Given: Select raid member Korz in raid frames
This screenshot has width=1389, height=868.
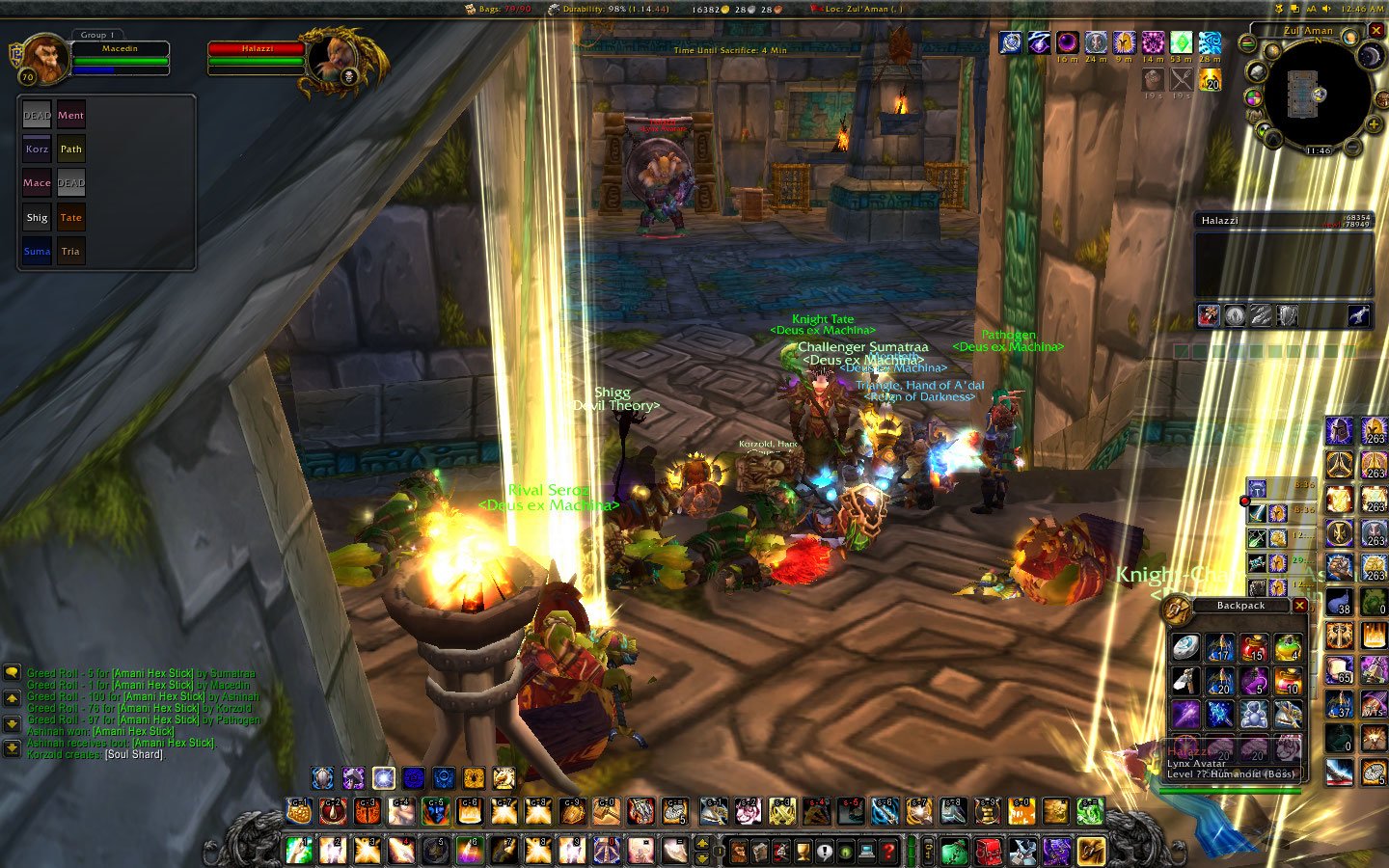Looking at the screenshot, I should 37,149.
